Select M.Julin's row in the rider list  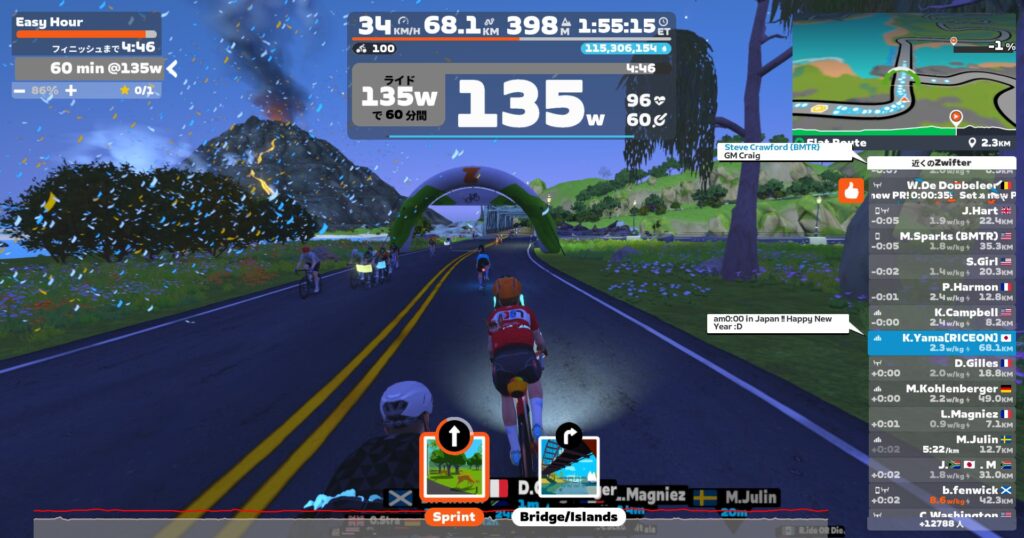(940, 444)
